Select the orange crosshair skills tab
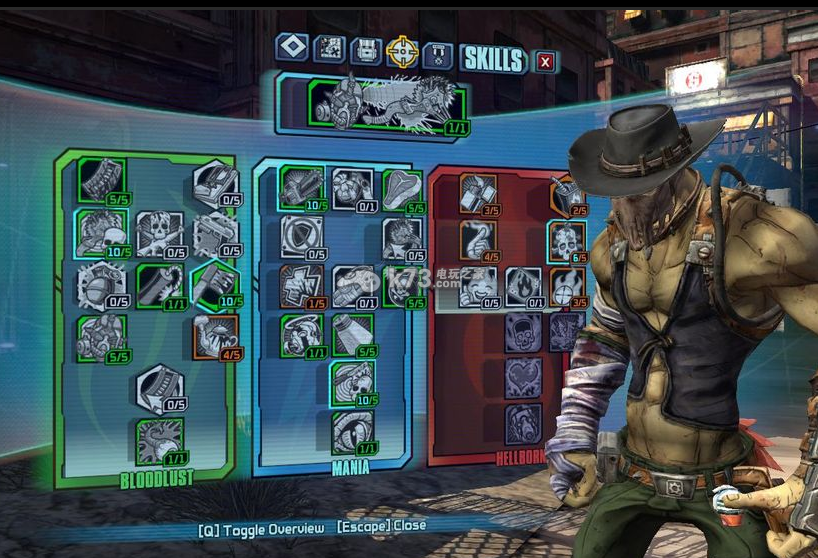This screenshot has width=818, height=558. pyautogui.click(x=402, y=50)
